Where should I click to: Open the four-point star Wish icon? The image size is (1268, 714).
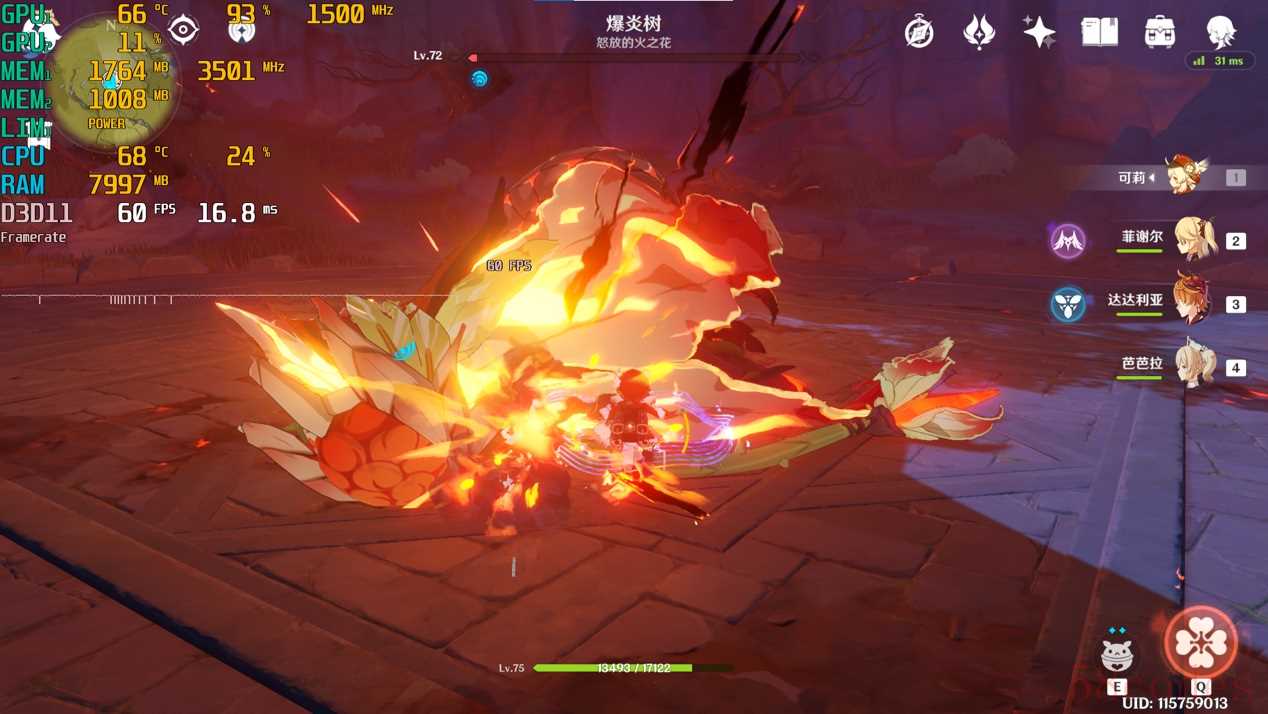(x=1039, y=32)
